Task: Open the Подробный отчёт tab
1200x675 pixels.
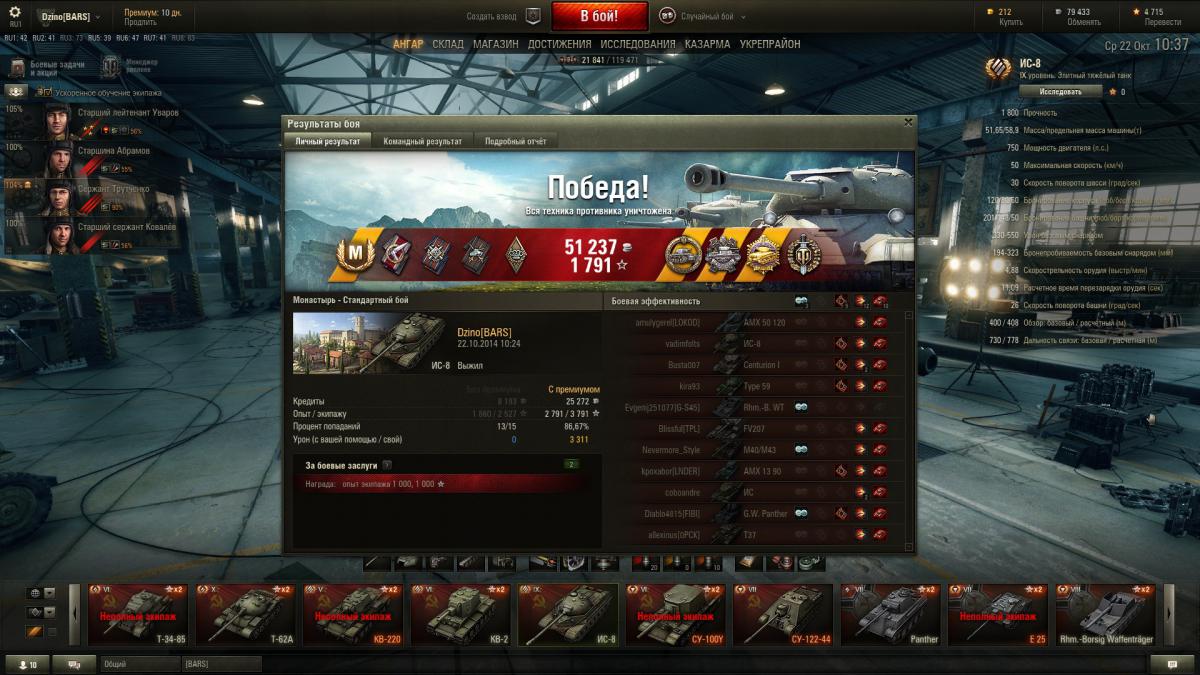Action: coord(515,142)
